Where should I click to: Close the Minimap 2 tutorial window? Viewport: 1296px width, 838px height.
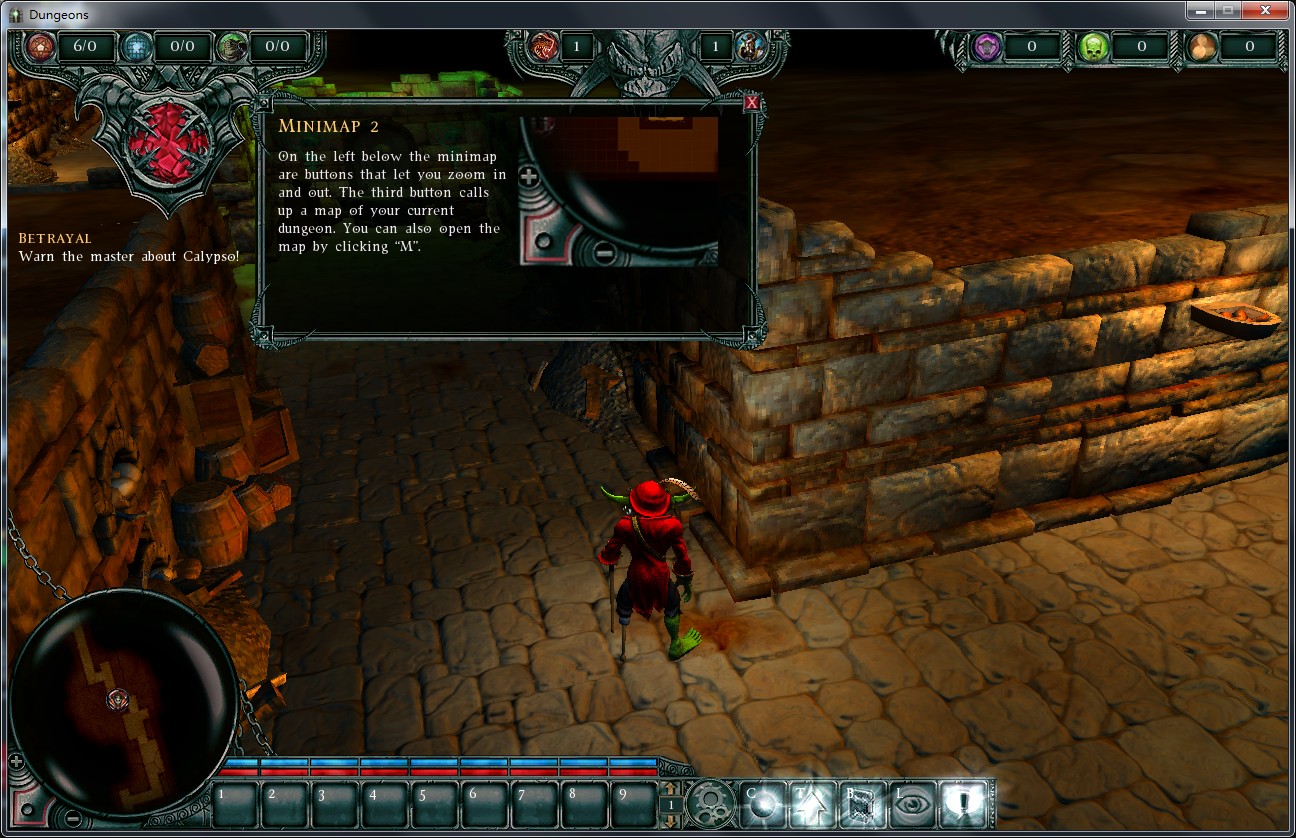pyautogui.click(x=752, y=103)
